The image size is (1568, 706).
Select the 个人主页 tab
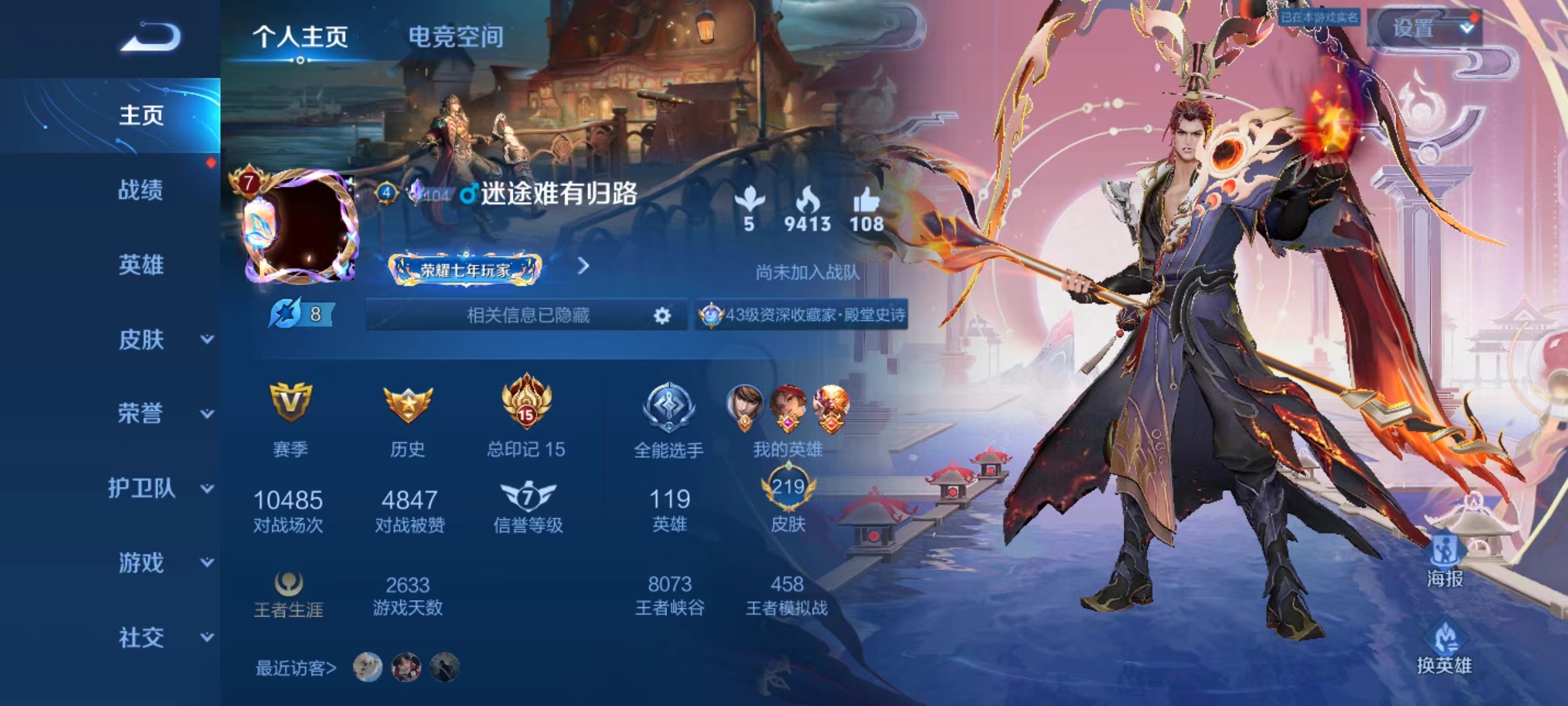300,37
